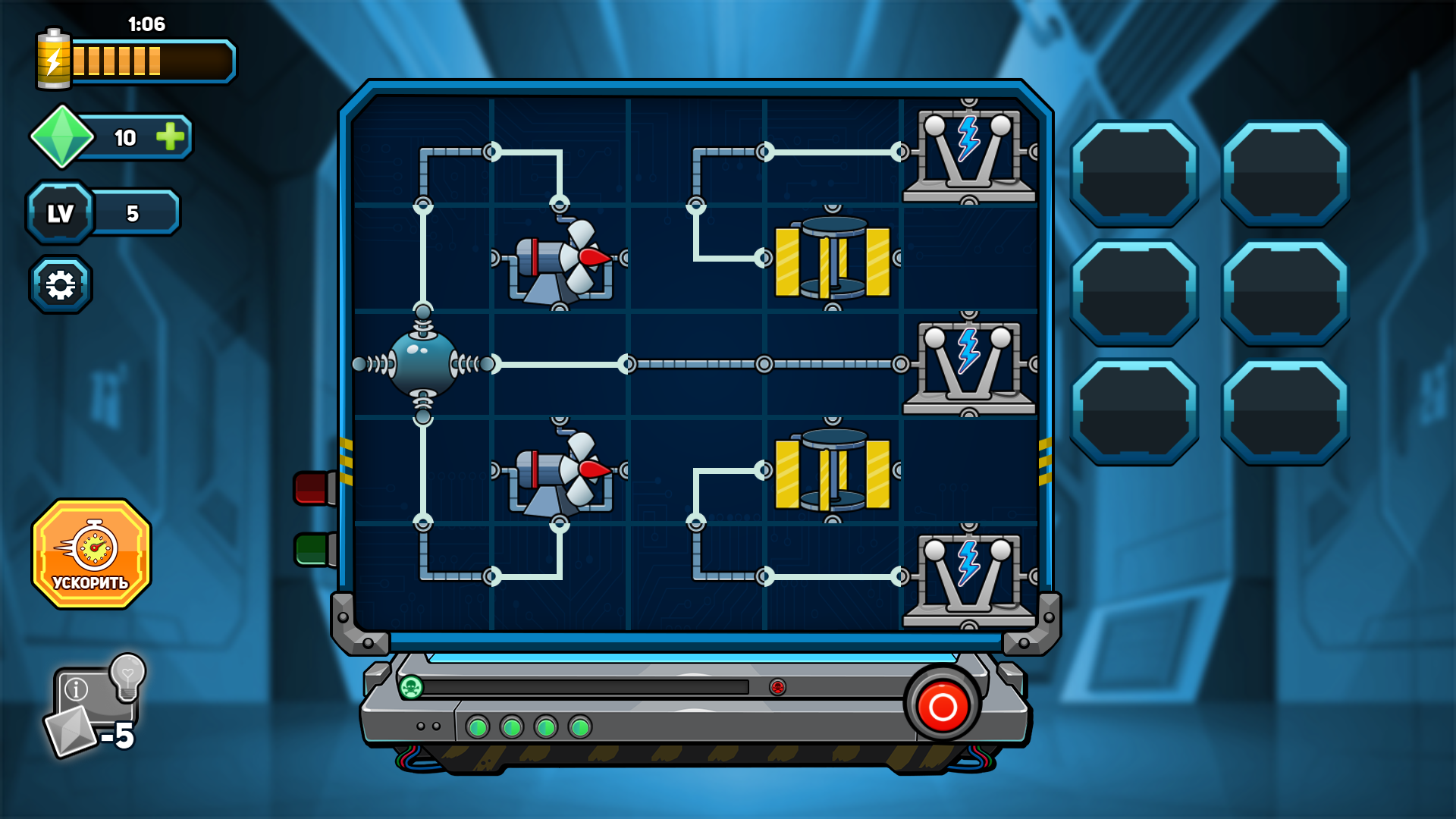Screen dimensions: 1456x819
Task: Open the settings gear menu
Action: (x=61, y=282)
